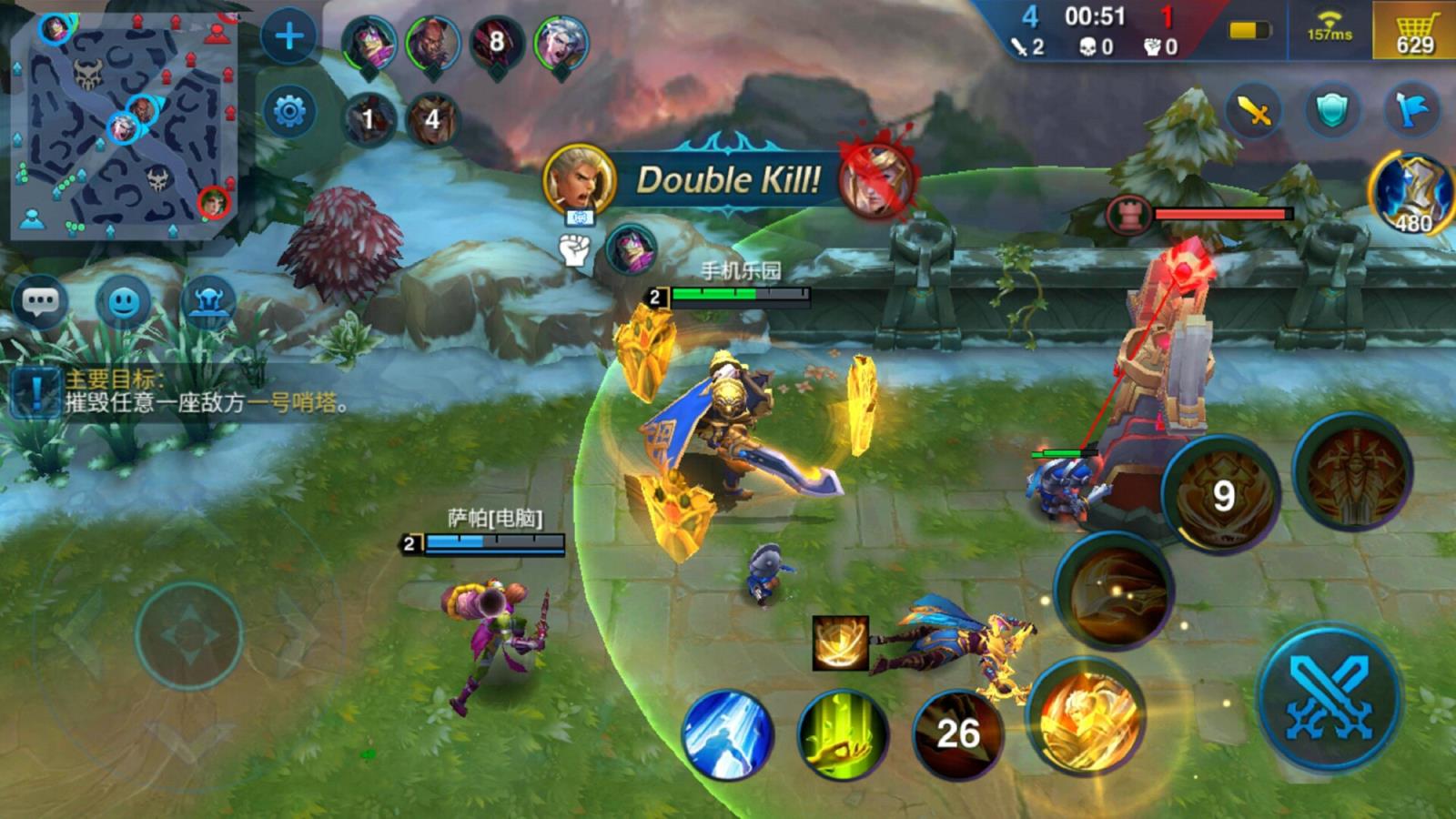Tap the blue helmet icon button
The height and width of the screenshot is (819, 1456).
(x=207, y=300)
